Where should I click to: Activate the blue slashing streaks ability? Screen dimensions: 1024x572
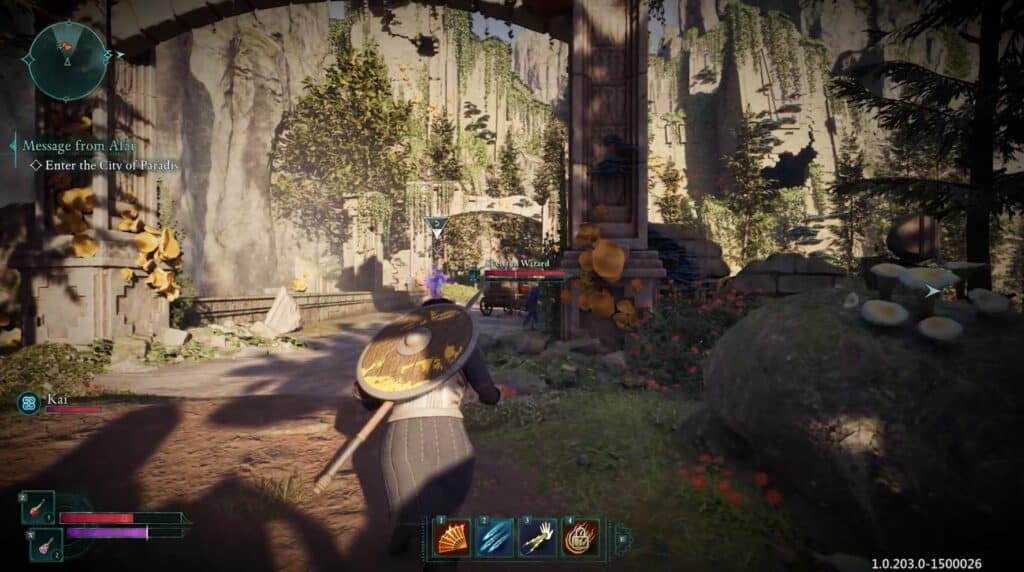coord(495,538)
